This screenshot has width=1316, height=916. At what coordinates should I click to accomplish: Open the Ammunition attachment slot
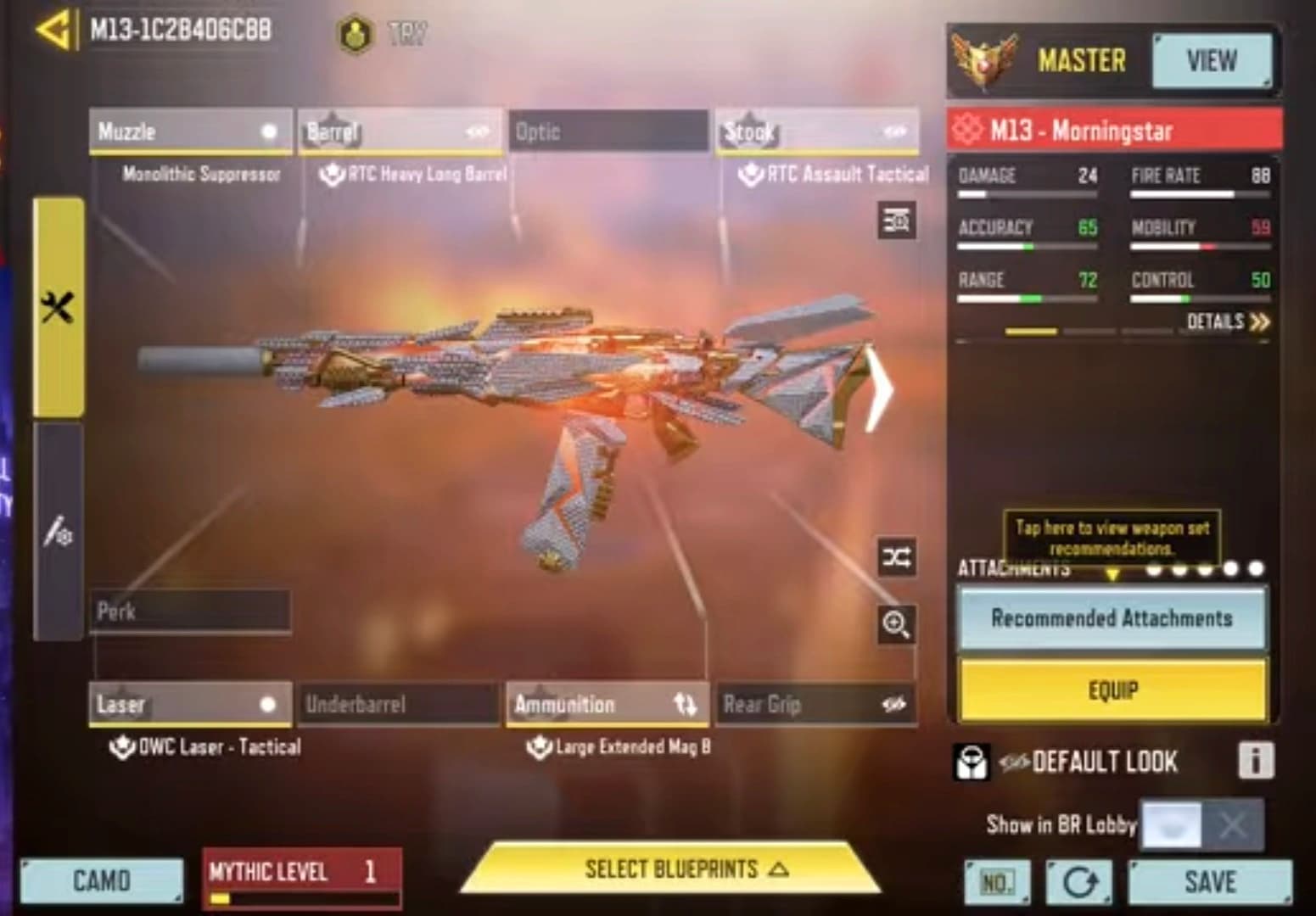608,704
